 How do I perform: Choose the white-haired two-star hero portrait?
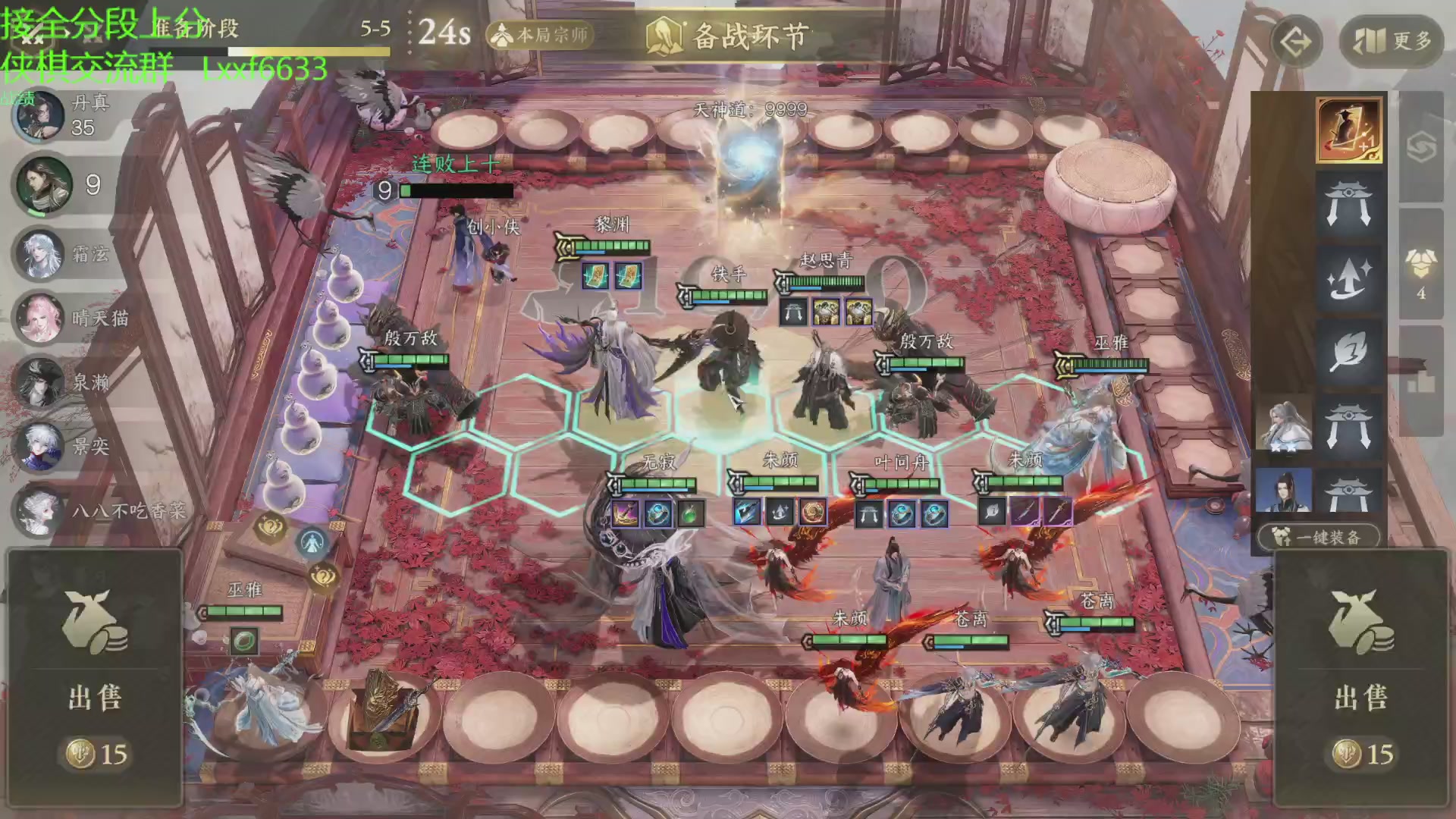pos(1283,423)
